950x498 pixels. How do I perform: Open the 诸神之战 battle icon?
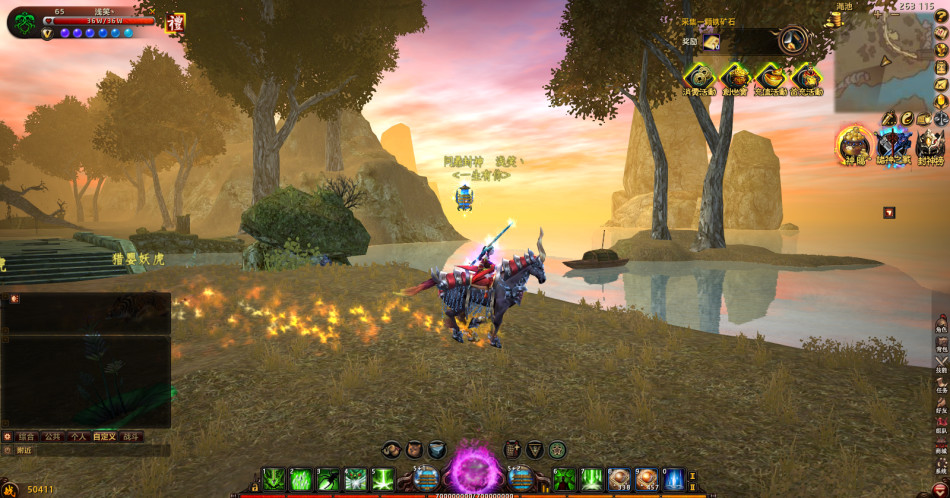893,142
